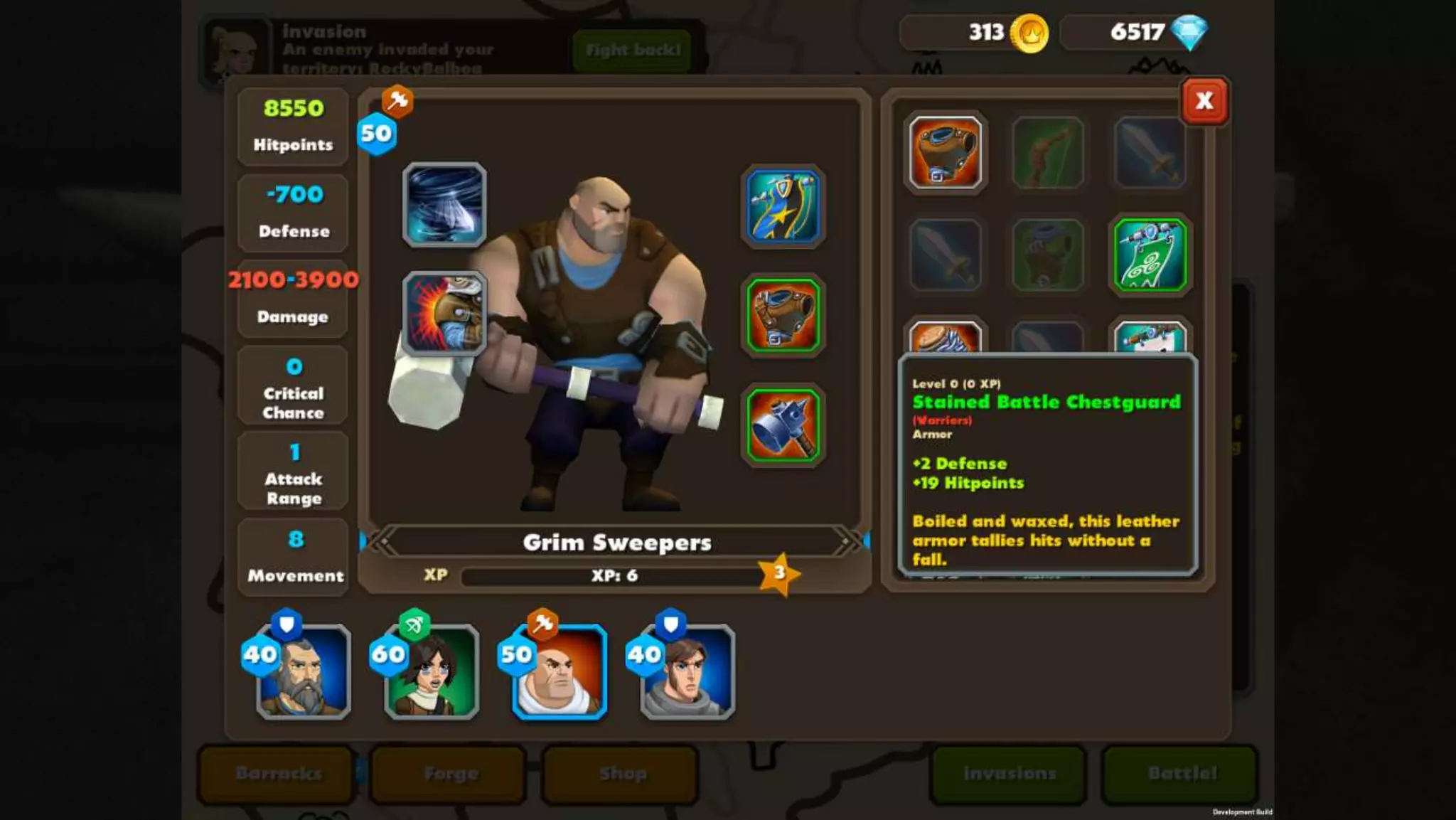Open the Forge
The height and width of the screenshot is (820, 1456).
click(449, 774)
